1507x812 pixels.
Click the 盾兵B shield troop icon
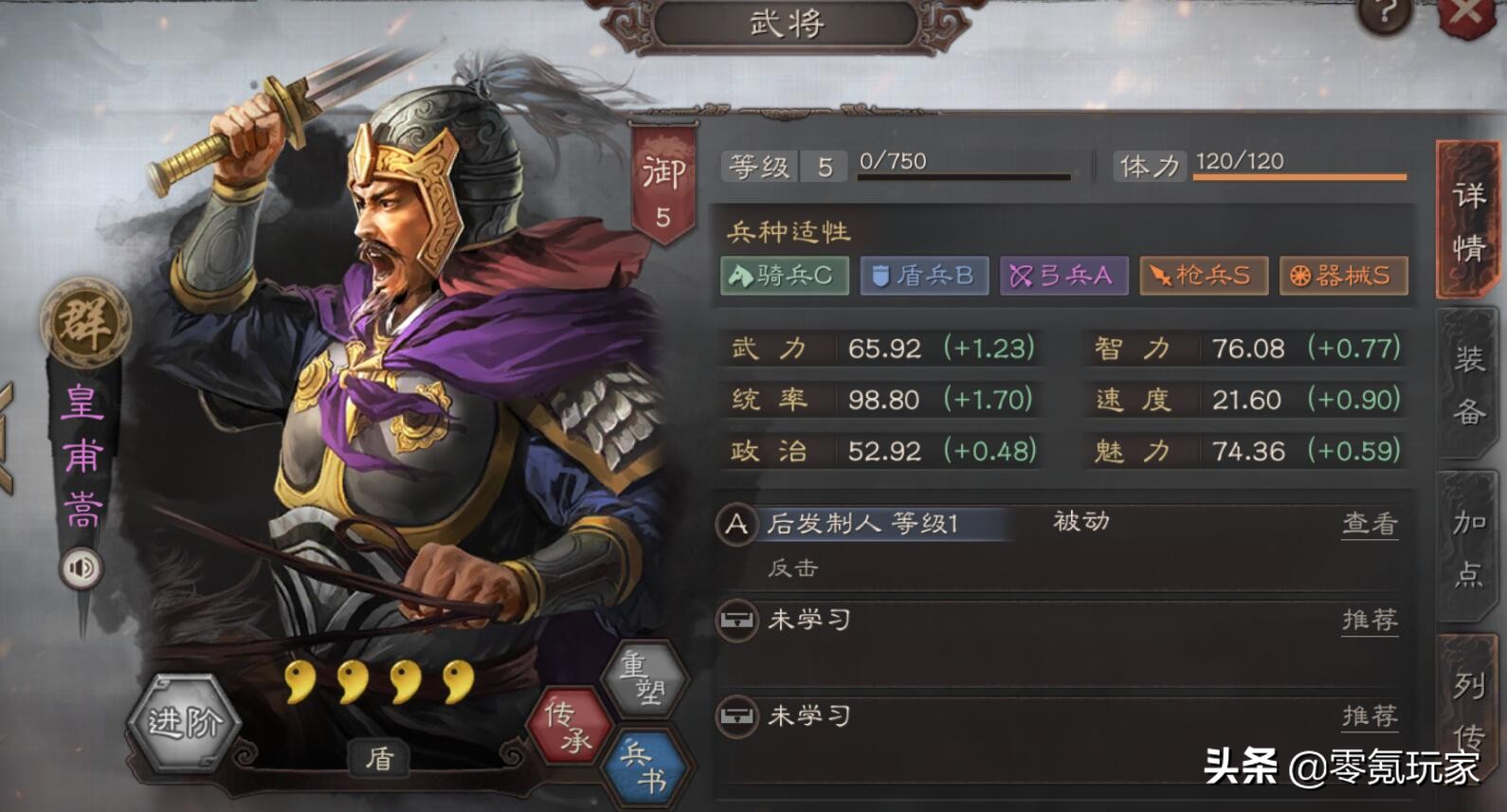(x=923, y=276)
